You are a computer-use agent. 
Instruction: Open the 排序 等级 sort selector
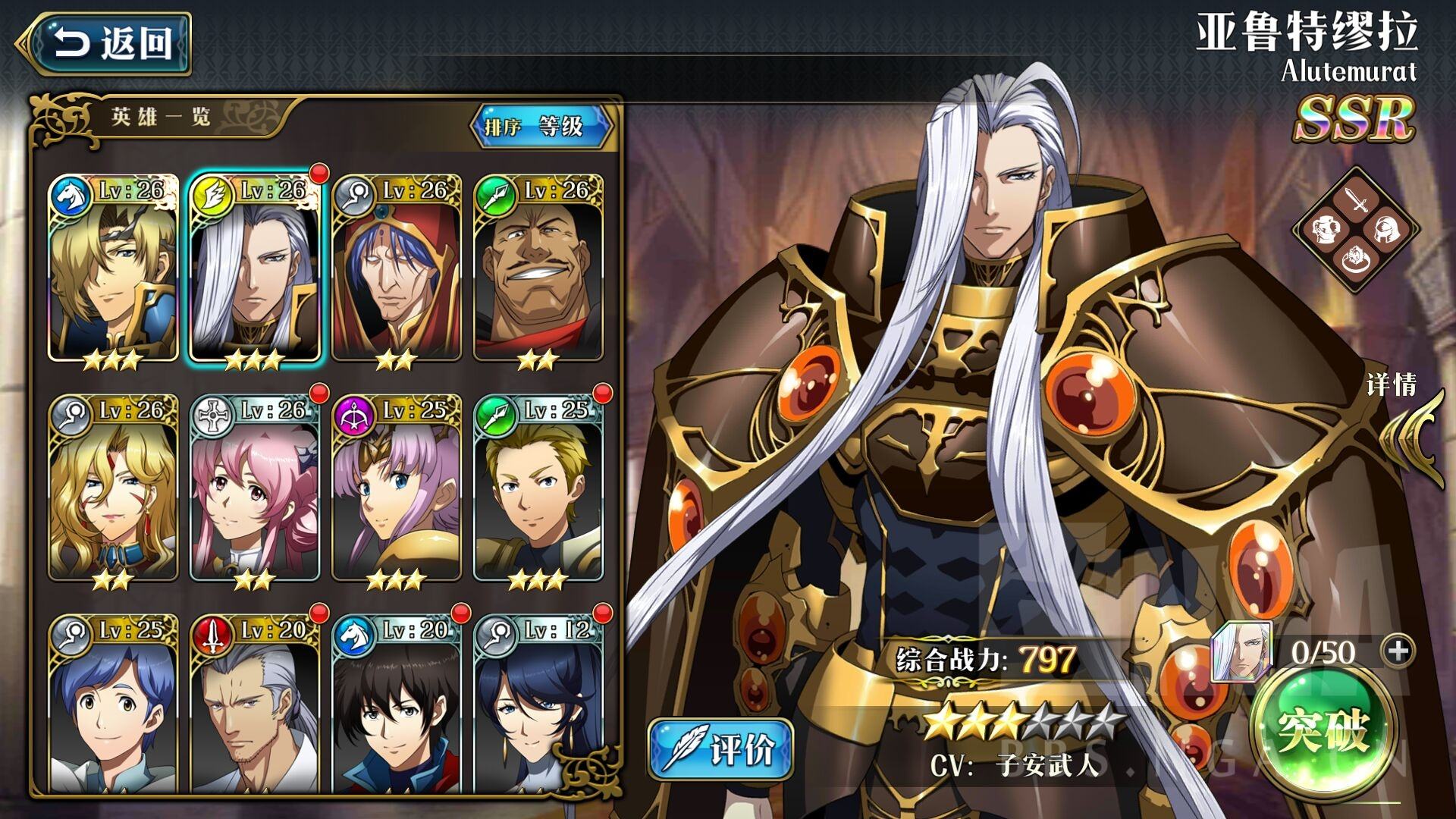[x=540, y=126]
